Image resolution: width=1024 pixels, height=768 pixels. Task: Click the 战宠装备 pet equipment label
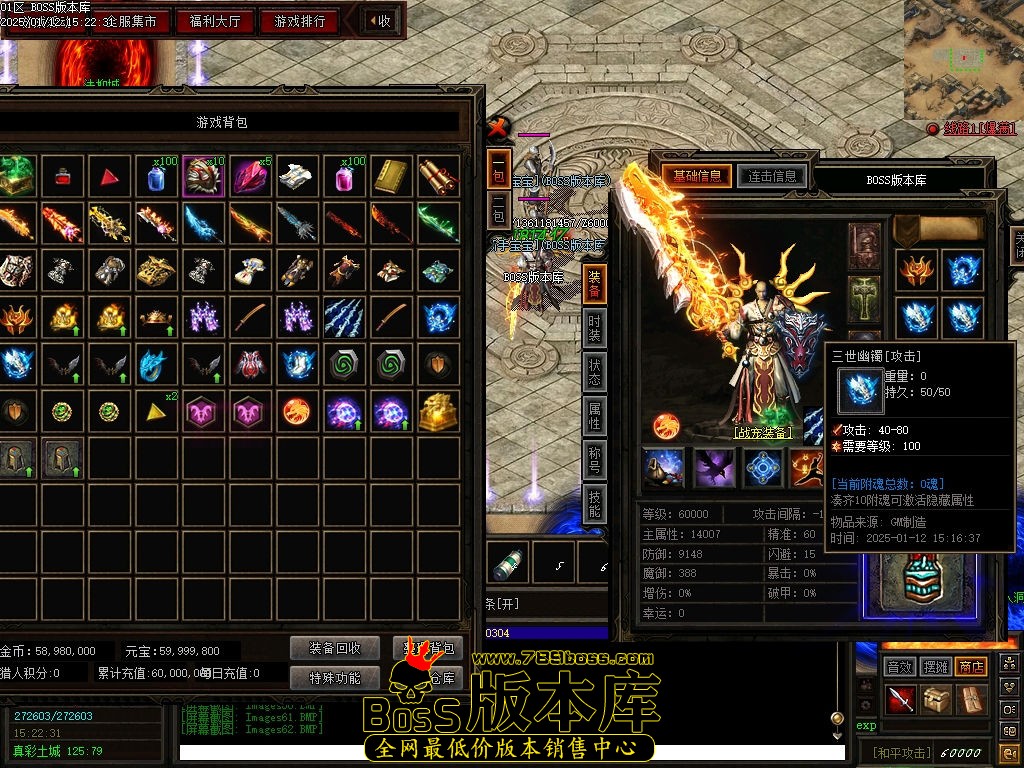point(763,433)
